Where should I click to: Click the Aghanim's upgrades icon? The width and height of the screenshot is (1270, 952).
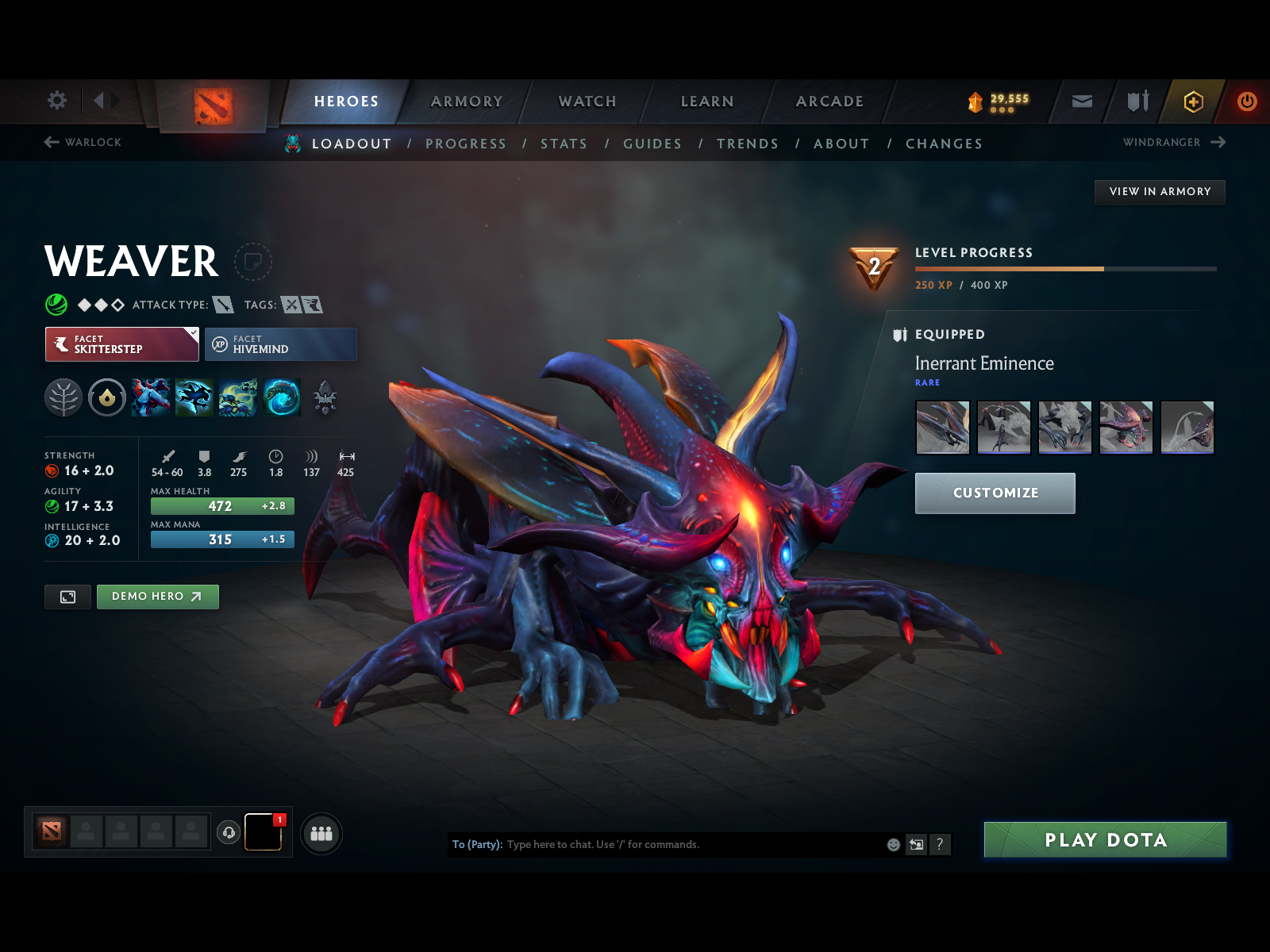tap(325, 398)
